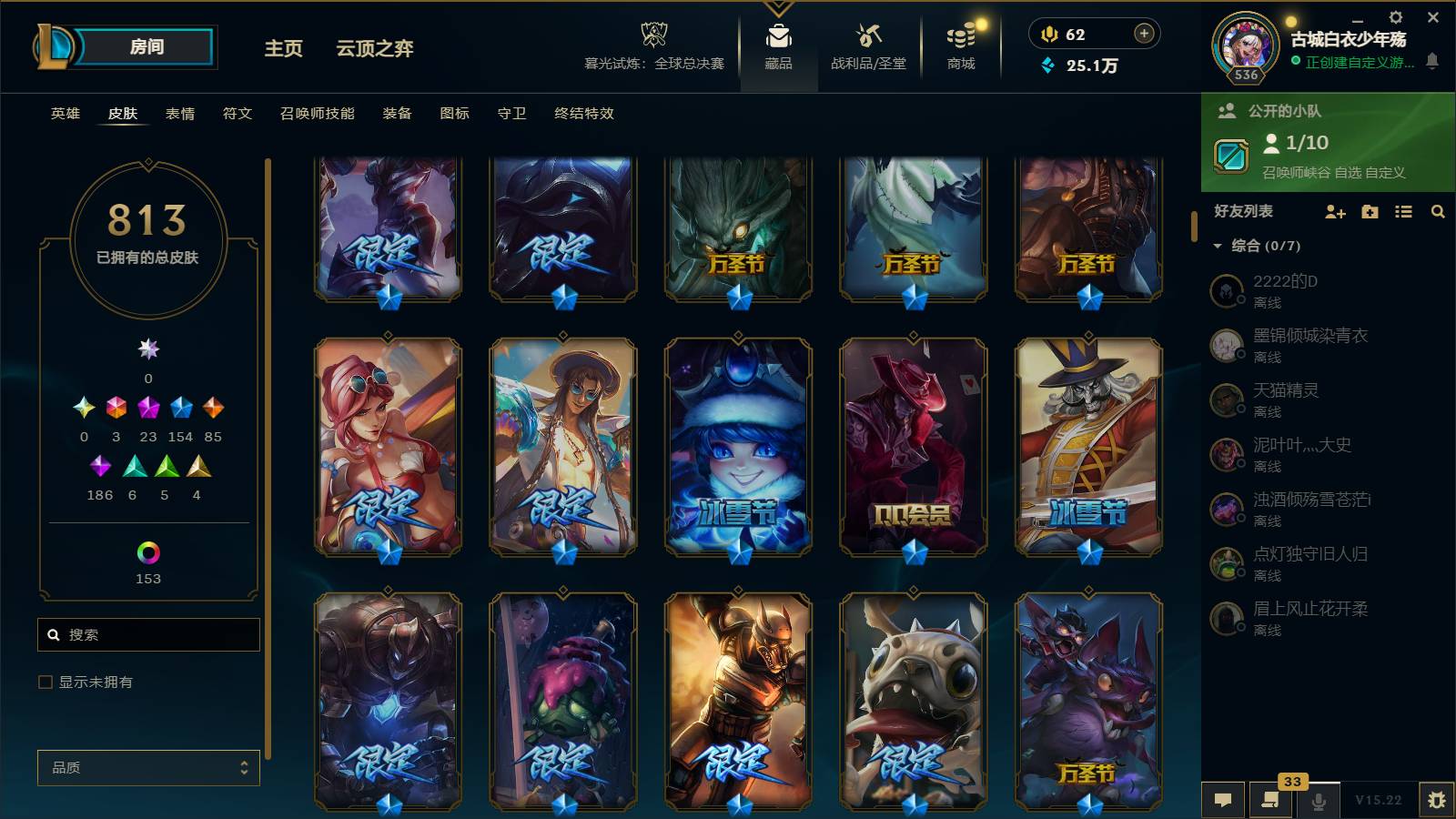Switch to the 英雄 tab

63,114
